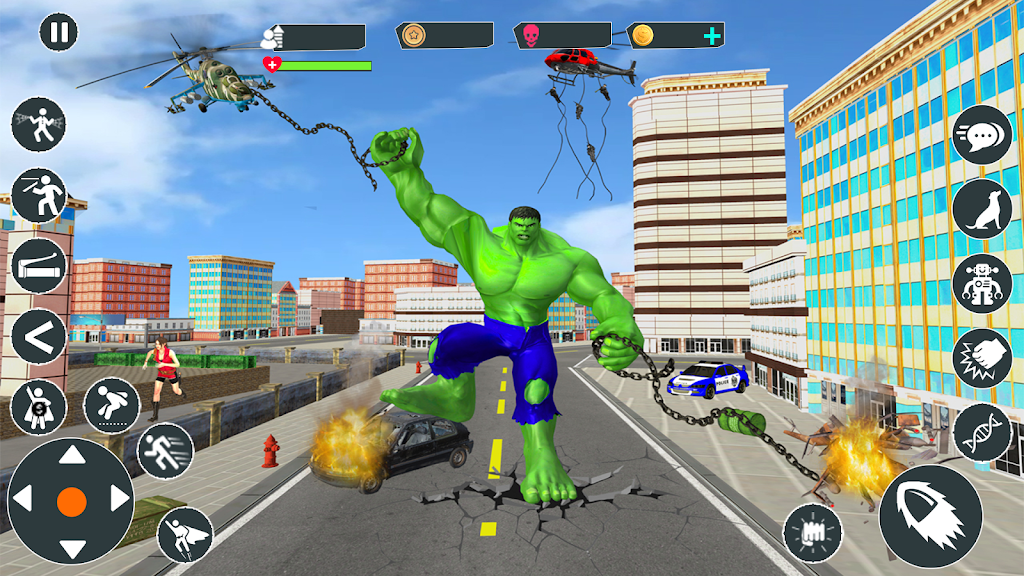Tap the bench lift icon
The height and width of the screenshot is (576, 1024).
click(39, 266)
